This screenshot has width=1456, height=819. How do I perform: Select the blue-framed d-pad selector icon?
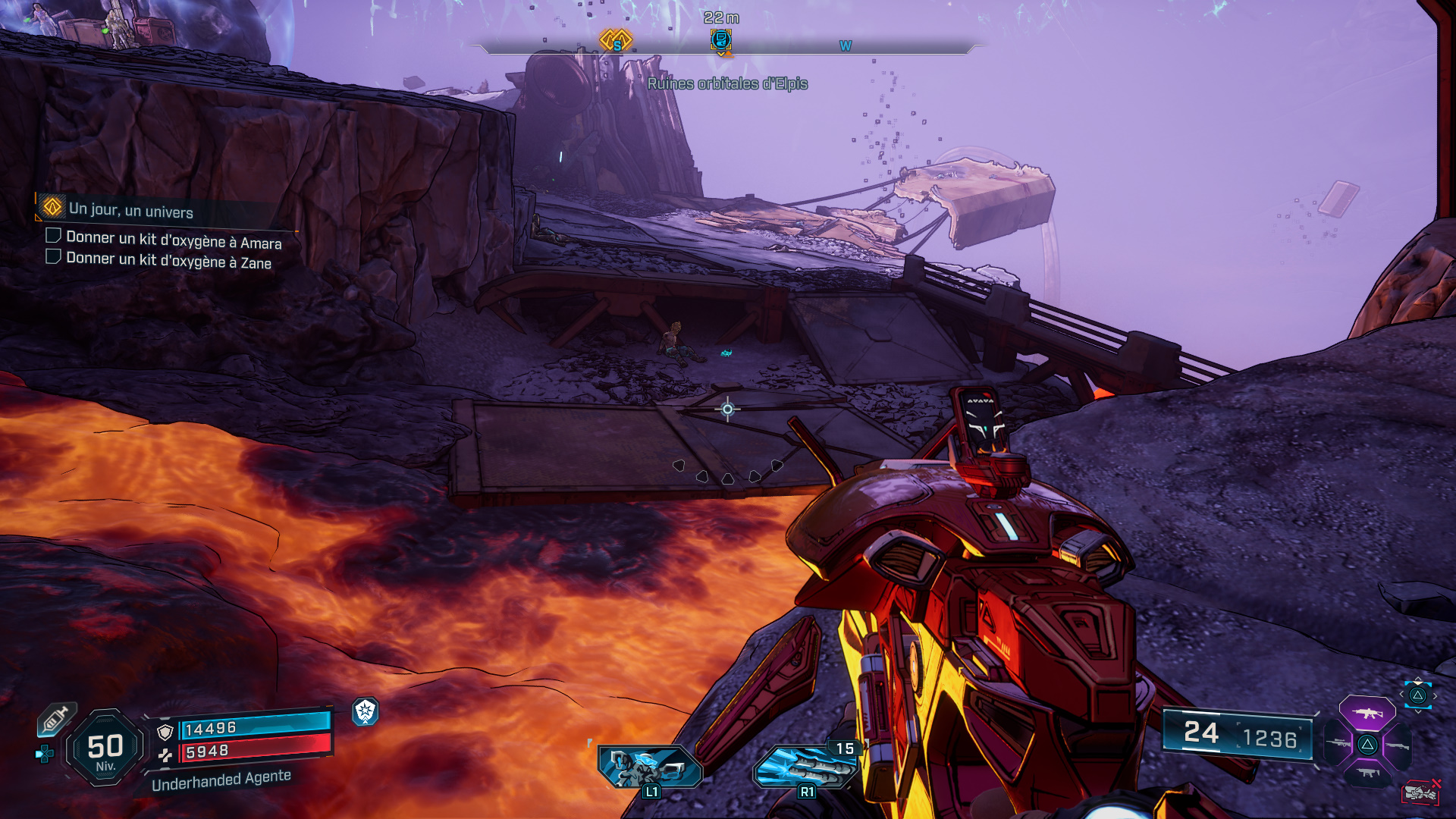[1417, 695]
